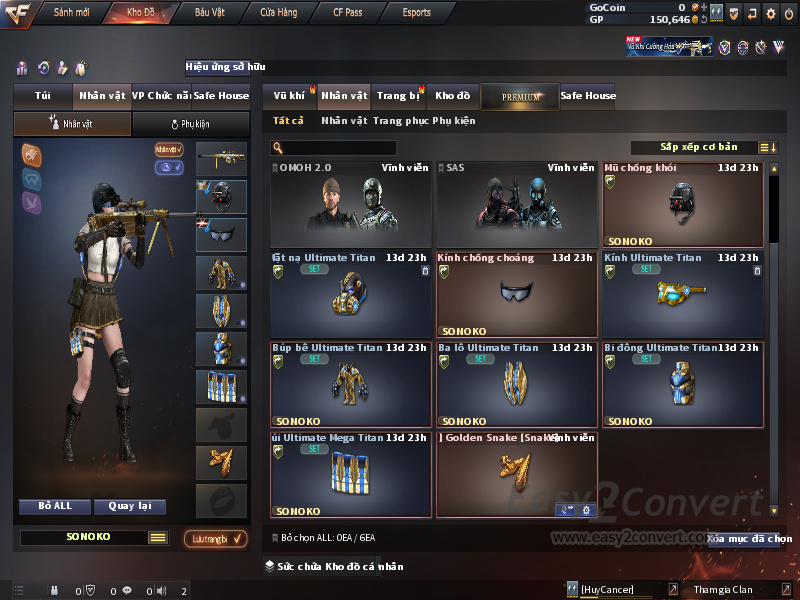
Task: Open the Sảnh mới lobby menu
Action: coord(71,13)
